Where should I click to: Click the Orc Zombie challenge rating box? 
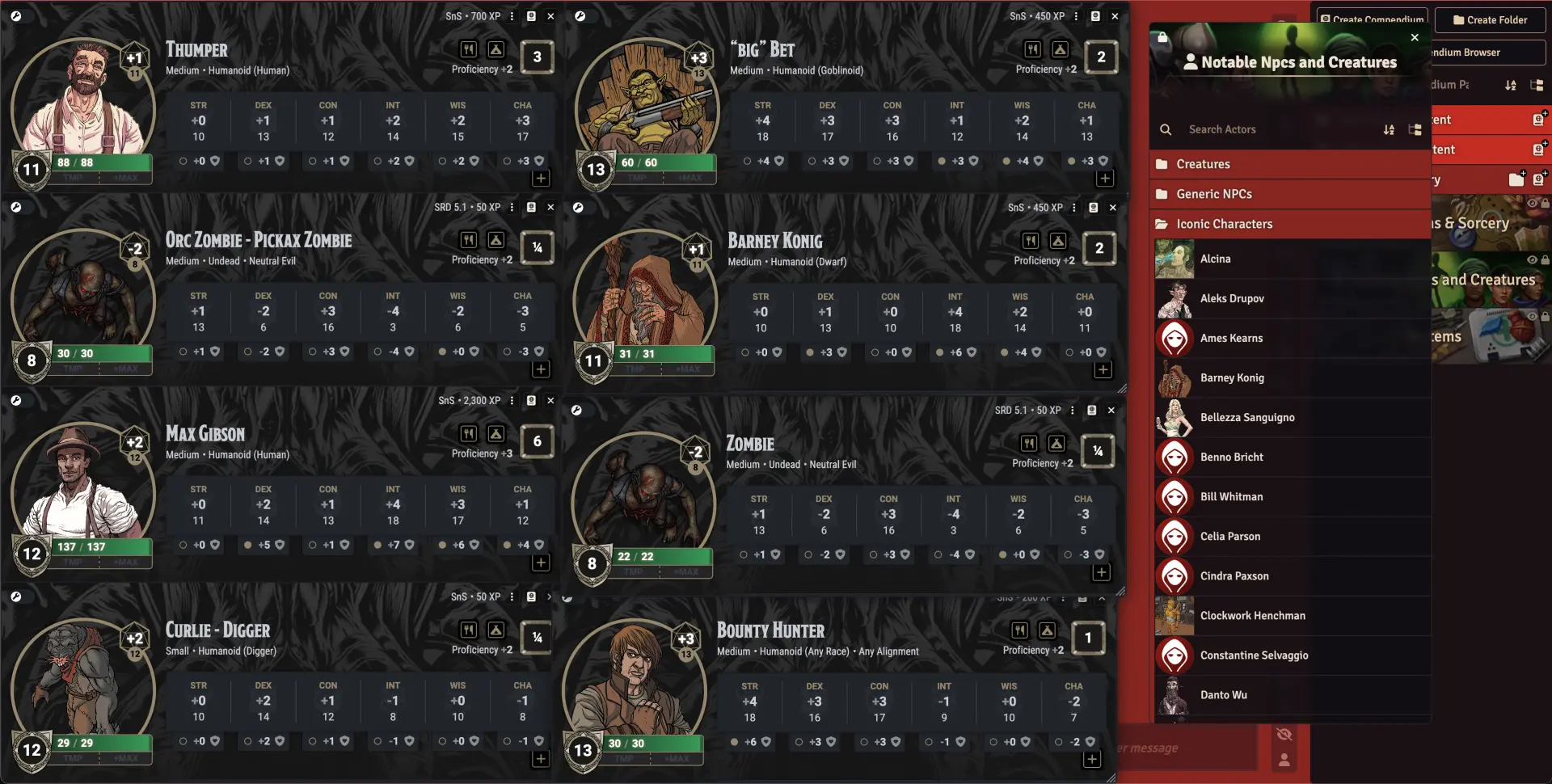(538, 247)
